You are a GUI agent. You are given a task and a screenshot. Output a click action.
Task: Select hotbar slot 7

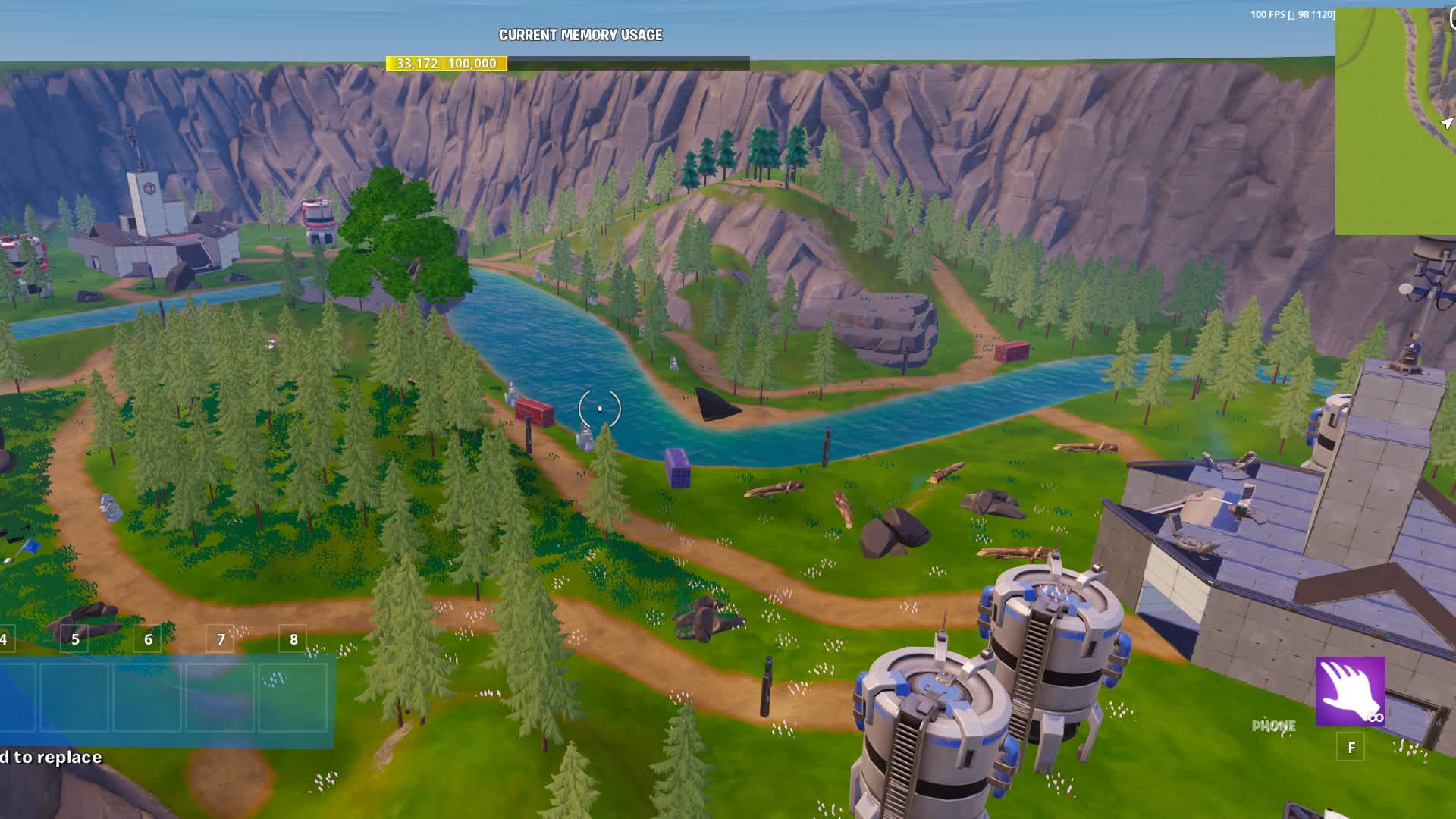[221, 639]
